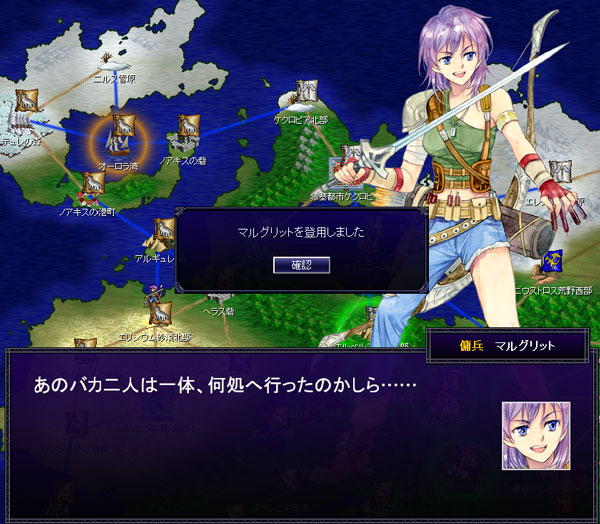
Task: Pick the ケクロピア北部 location marker
Action: [x=307, y=94]
